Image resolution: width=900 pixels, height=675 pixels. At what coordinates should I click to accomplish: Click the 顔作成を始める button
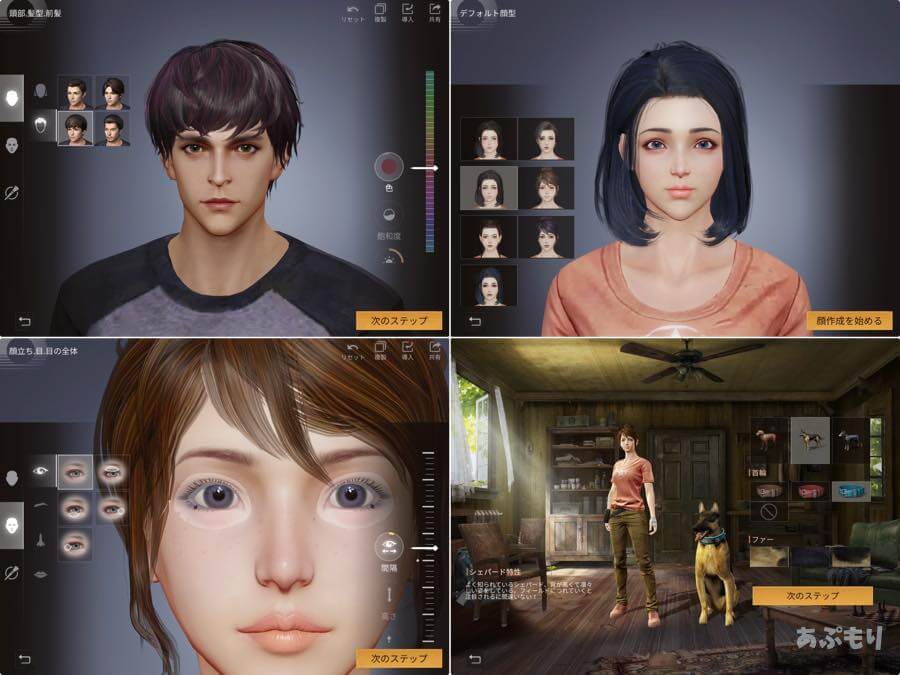[849, 321]
